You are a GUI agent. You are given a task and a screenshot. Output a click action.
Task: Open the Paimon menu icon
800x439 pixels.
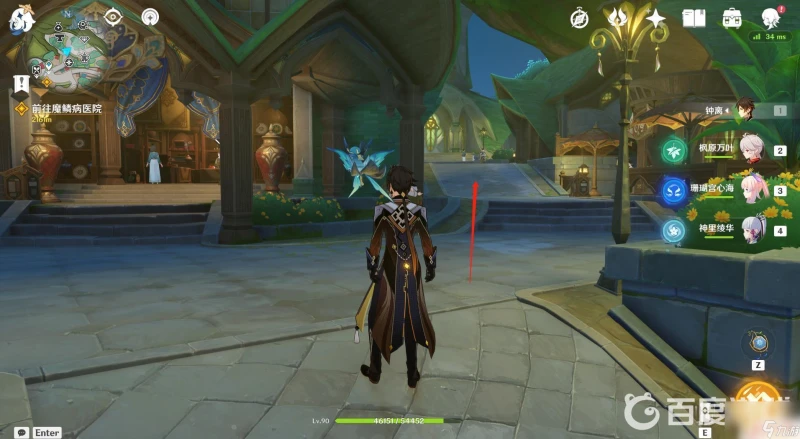point(22,19)
